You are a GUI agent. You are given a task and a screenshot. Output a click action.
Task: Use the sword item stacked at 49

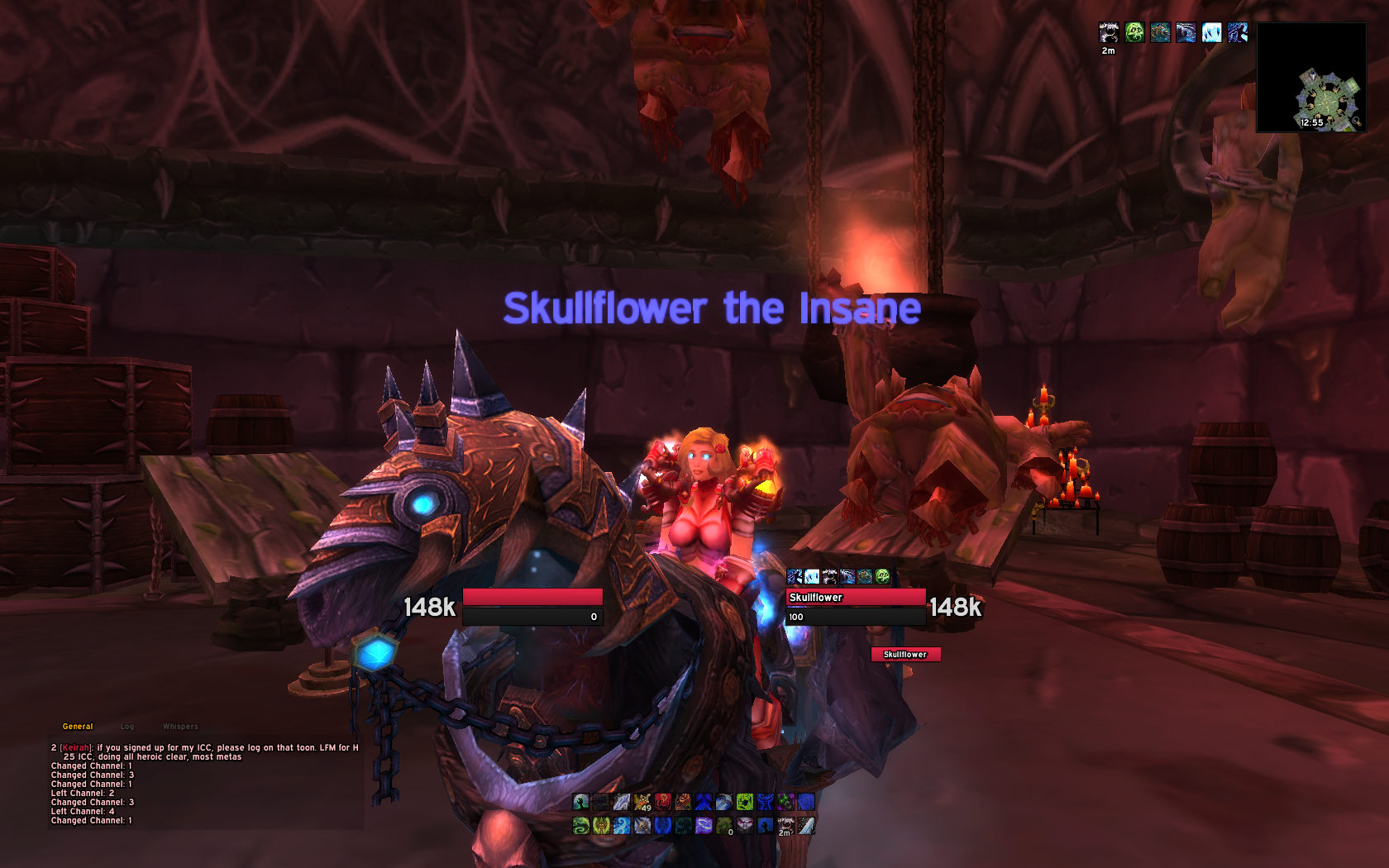(x=642, y=802)
